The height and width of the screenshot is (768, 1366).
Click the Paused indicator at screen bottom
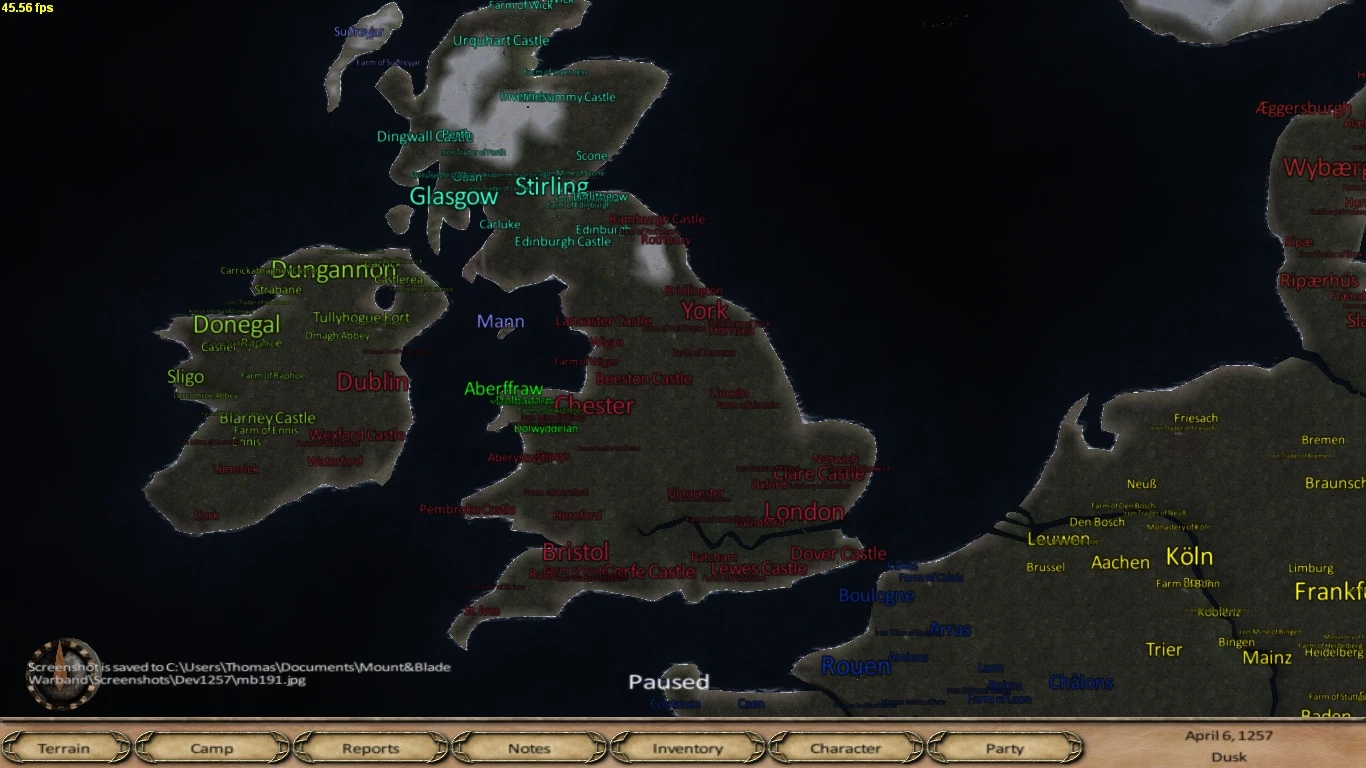668,682
